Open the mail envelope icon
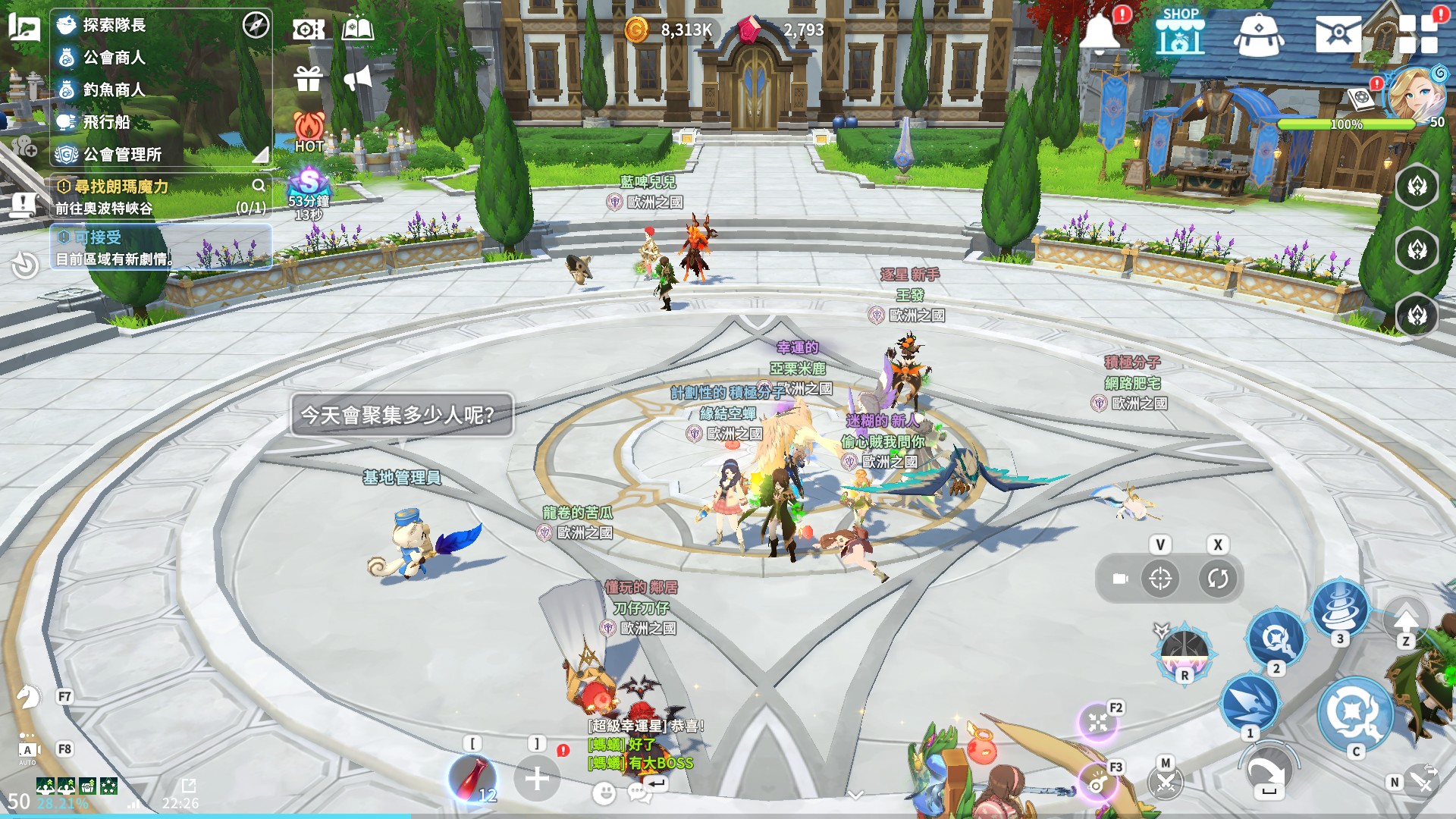 1338,33
